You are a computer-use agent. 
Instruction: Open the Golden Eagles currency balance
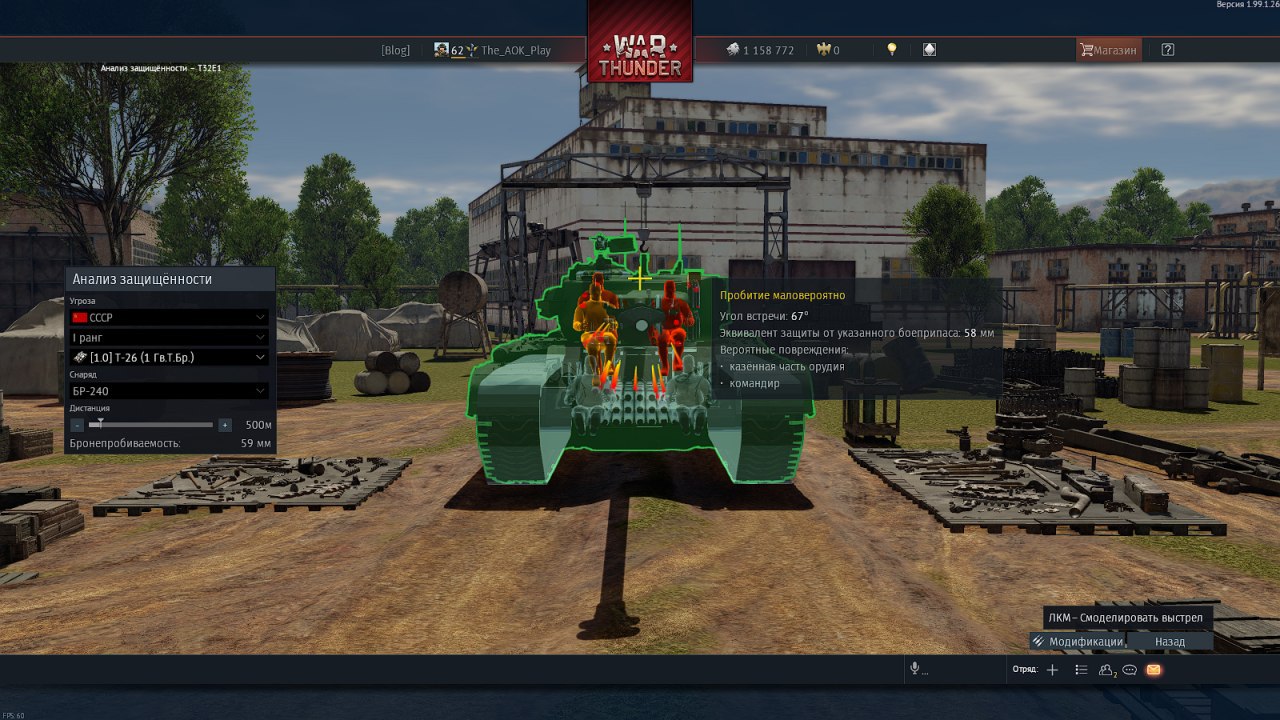pos(828,50)
